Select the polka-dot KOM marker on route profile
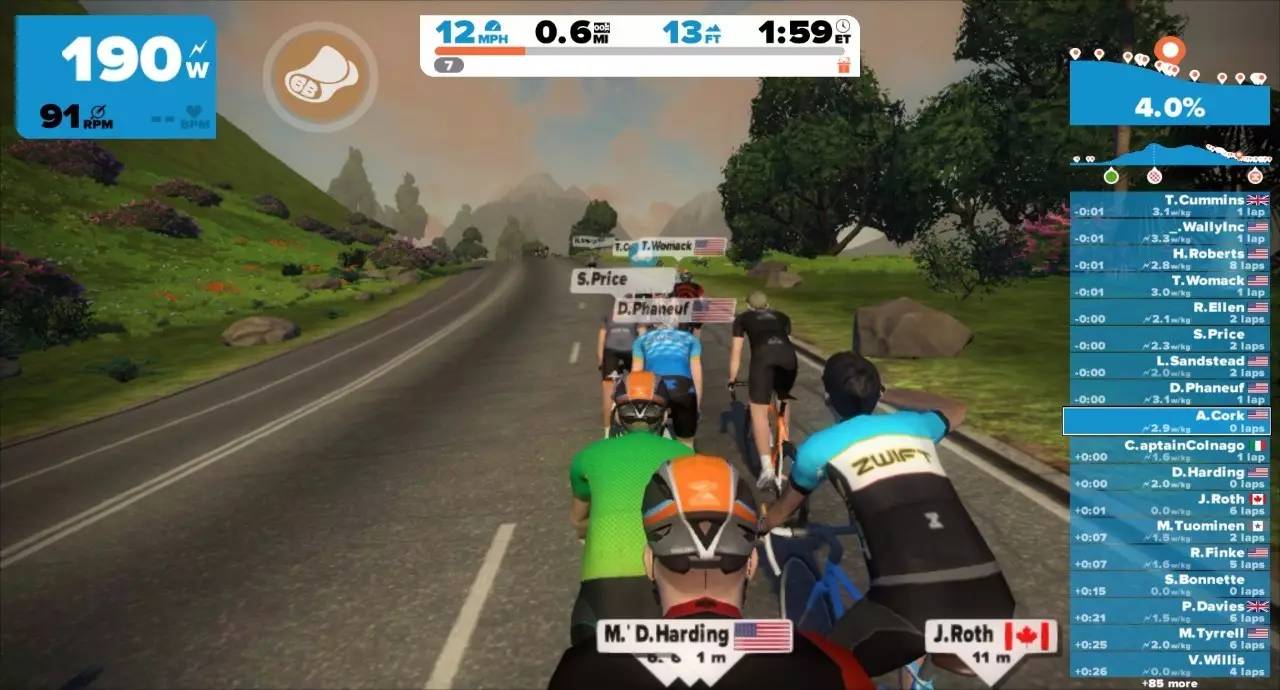The image size is (1280, 690). (1155, 176)
